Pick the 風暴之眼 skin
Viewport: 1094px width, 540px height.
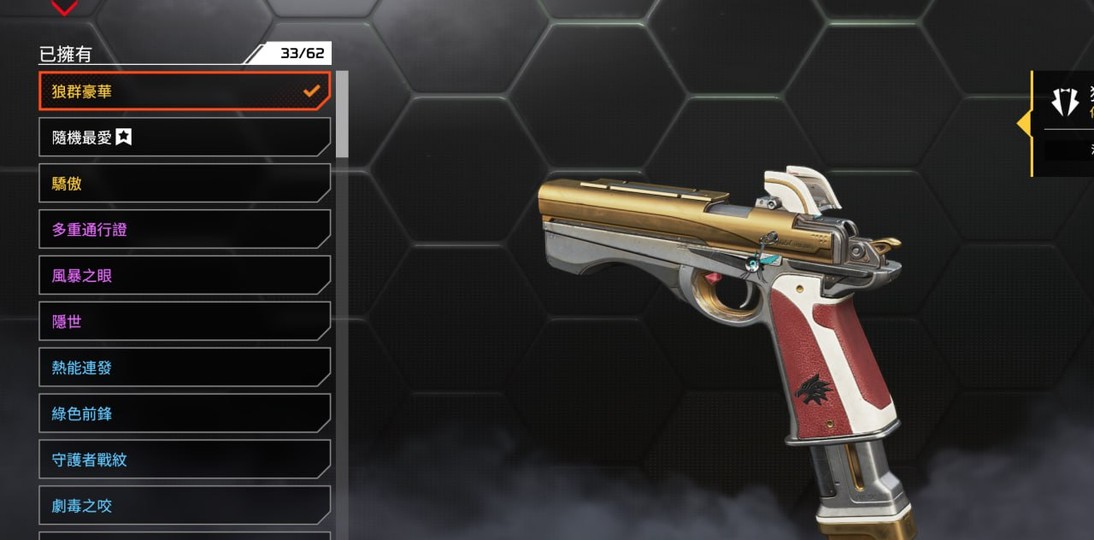pyautogui.click(x=184, y=275)
